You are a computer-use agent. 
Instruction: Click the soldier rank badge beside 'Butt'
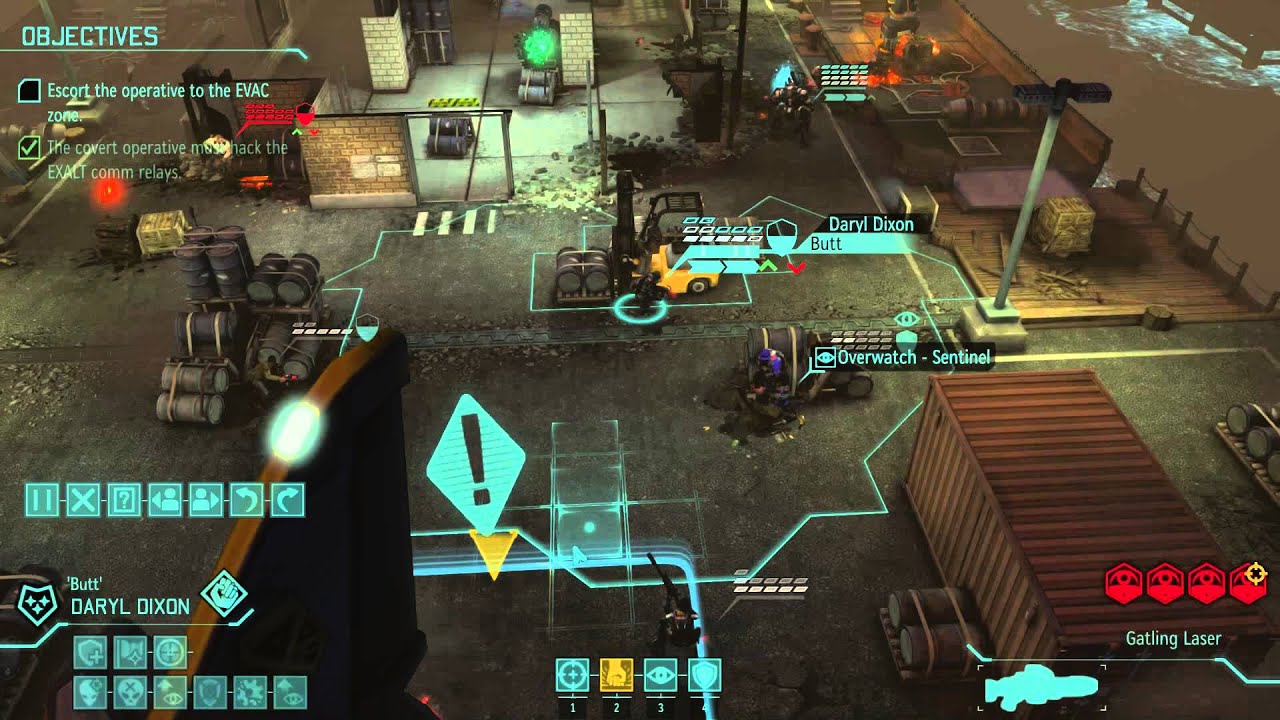[x=38, y=604]
